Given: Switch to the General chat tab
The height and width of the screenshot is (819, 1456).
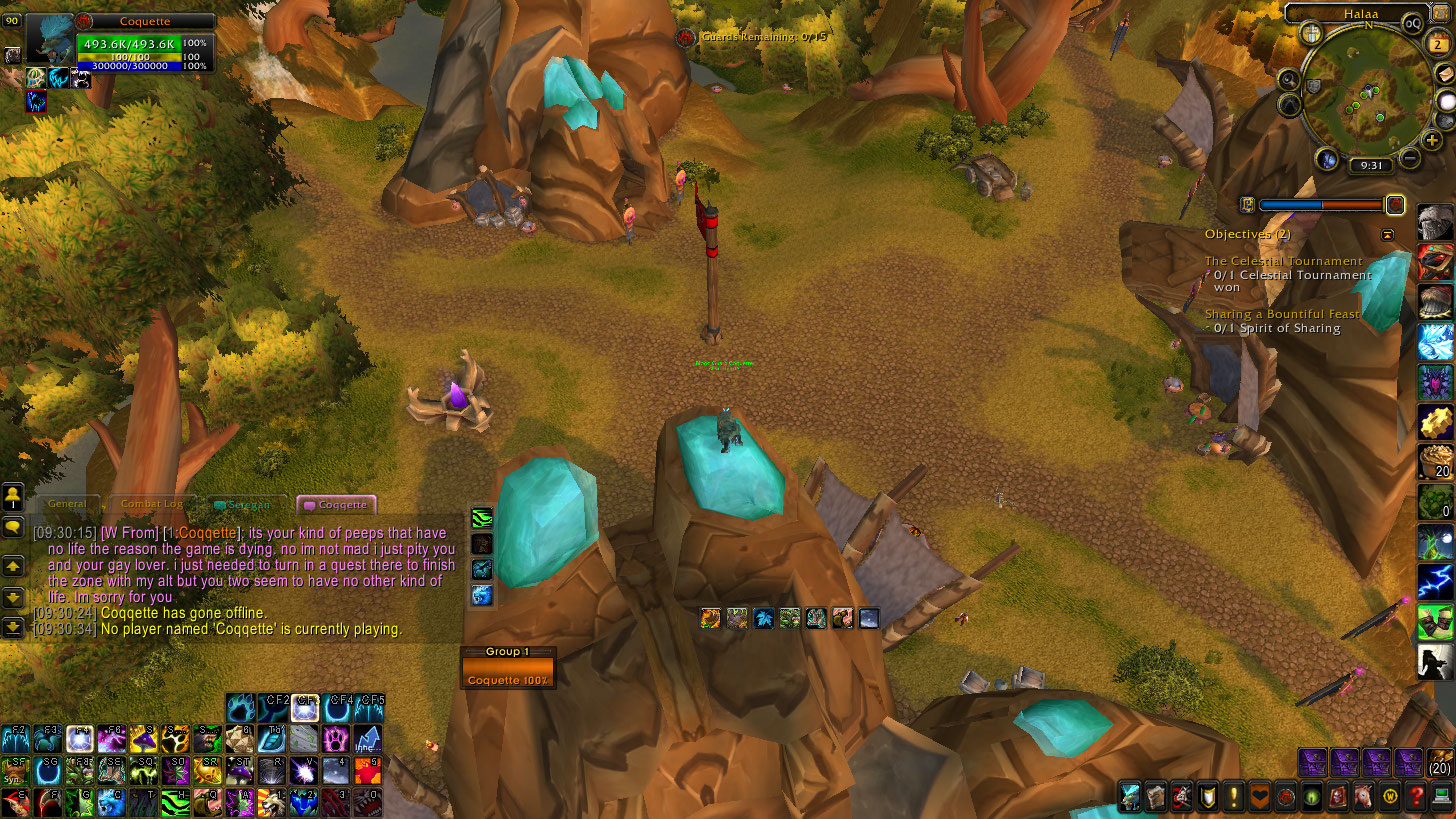Looking at the screenshot, I should [x=66, y=504].
